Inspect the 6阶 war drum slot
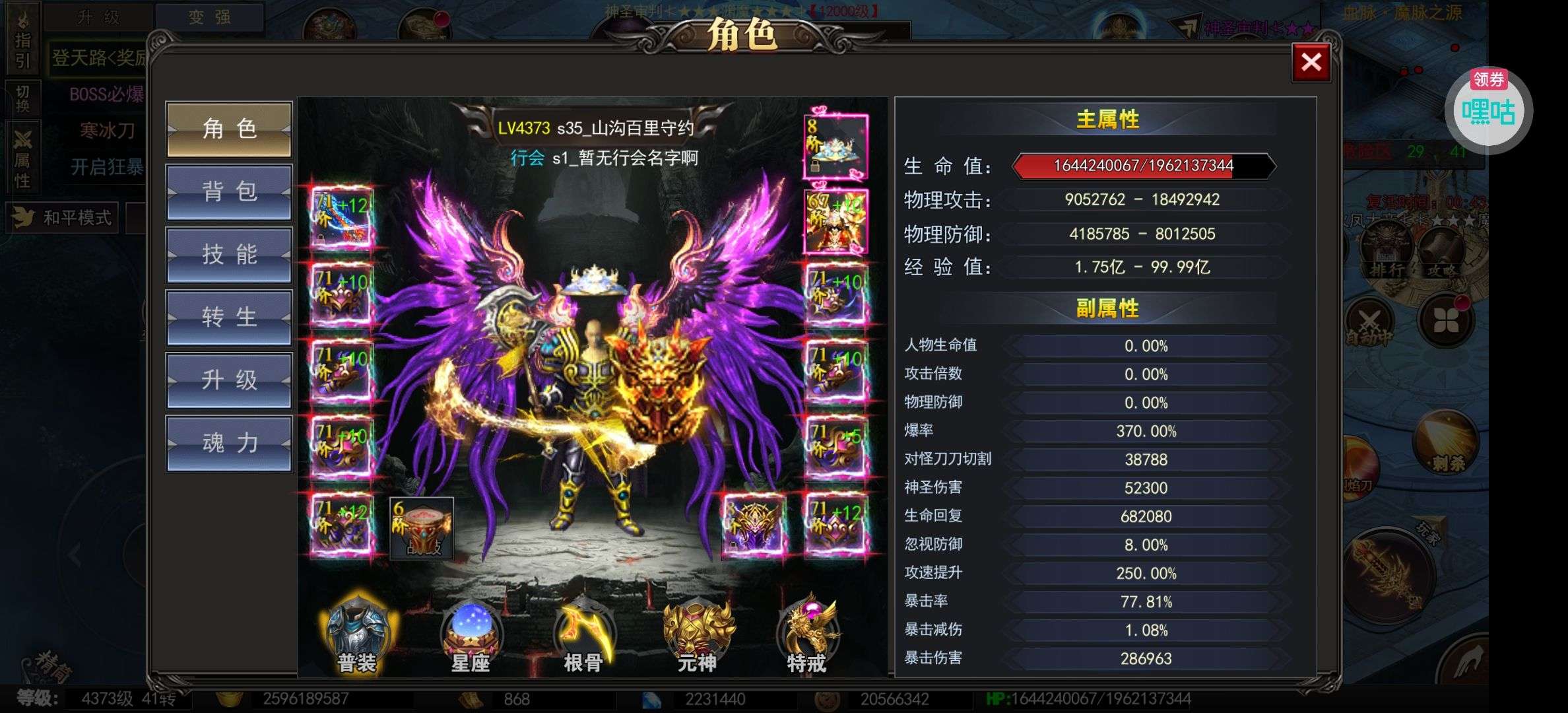 pos(422,528)
